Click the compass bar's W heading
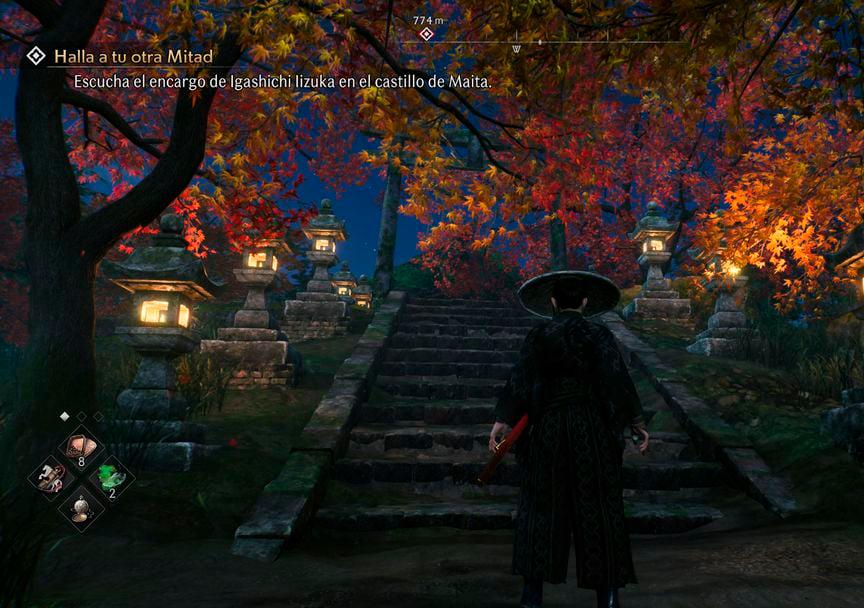 click(x=516, y=47)
